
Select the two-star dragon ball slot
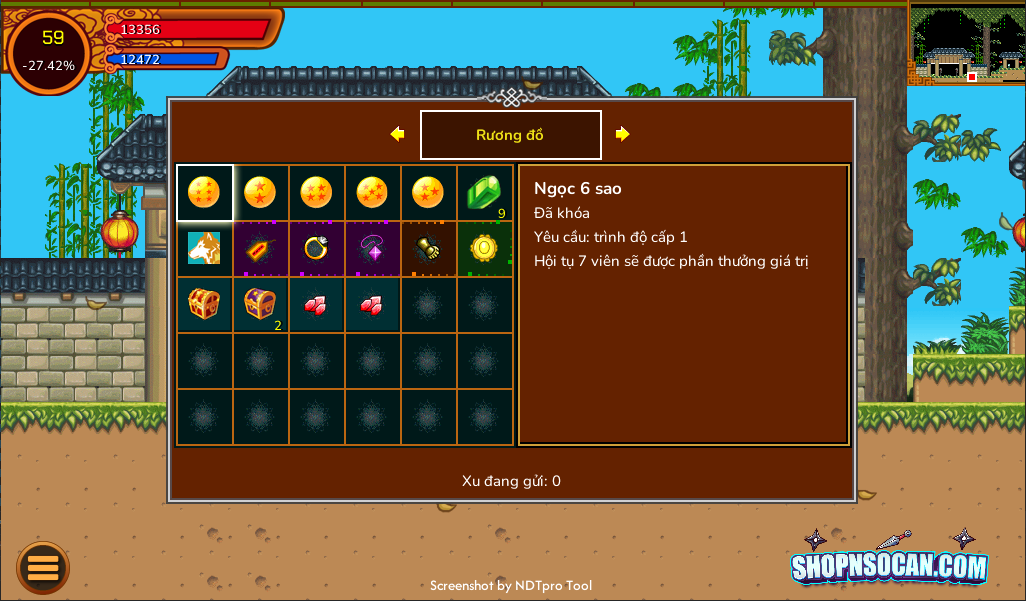point(261,193)
